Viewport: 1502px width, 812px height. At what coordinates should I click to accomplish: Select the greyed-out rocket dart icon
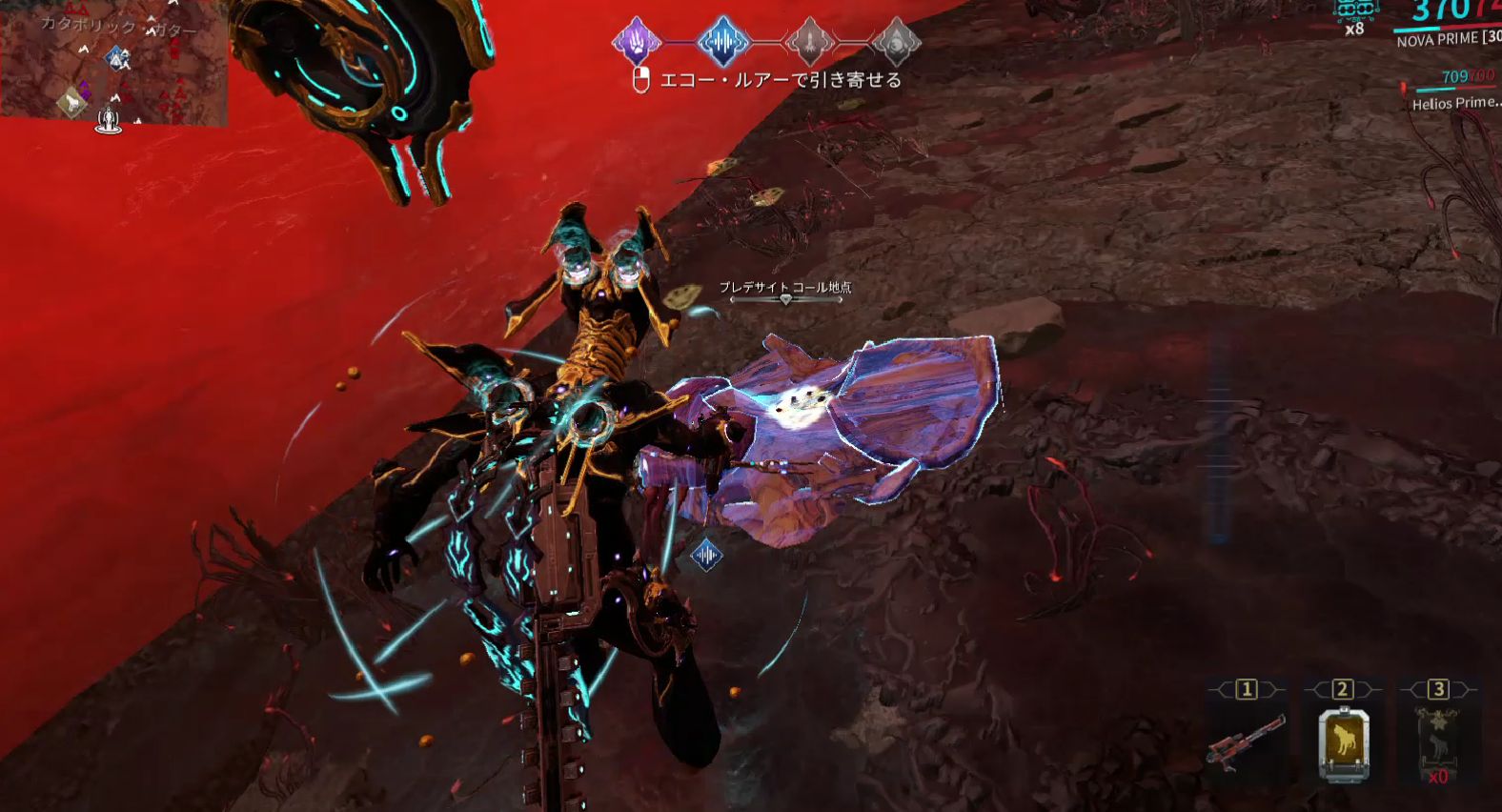click(x=809, y=42)
